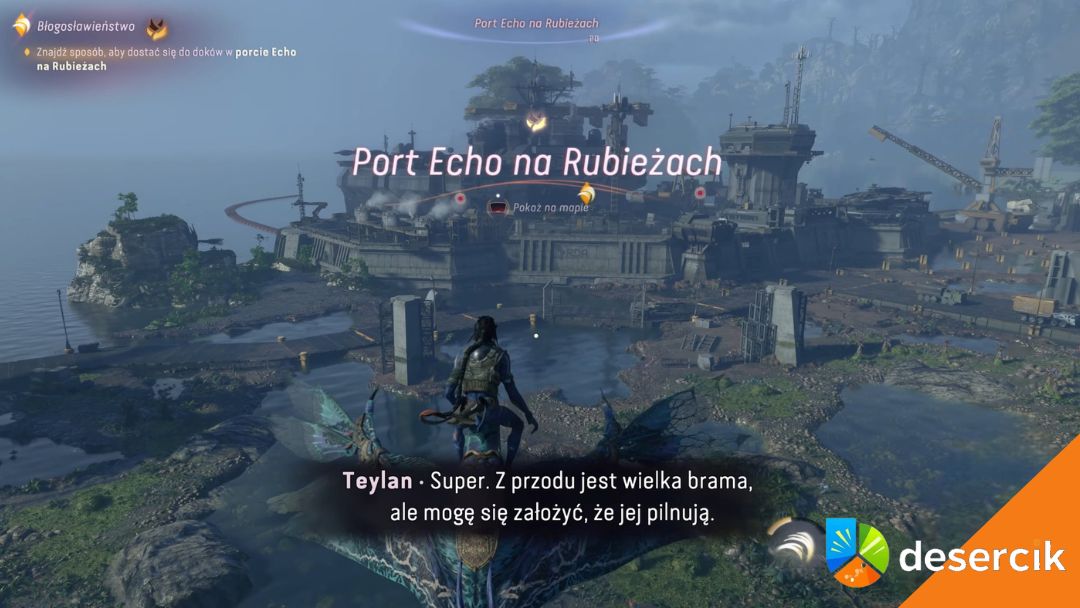This screenshot has height=608, width=1080.
Task: Select the flame-wing icon beside Błogosławieństwo
Action: [156, 28]
